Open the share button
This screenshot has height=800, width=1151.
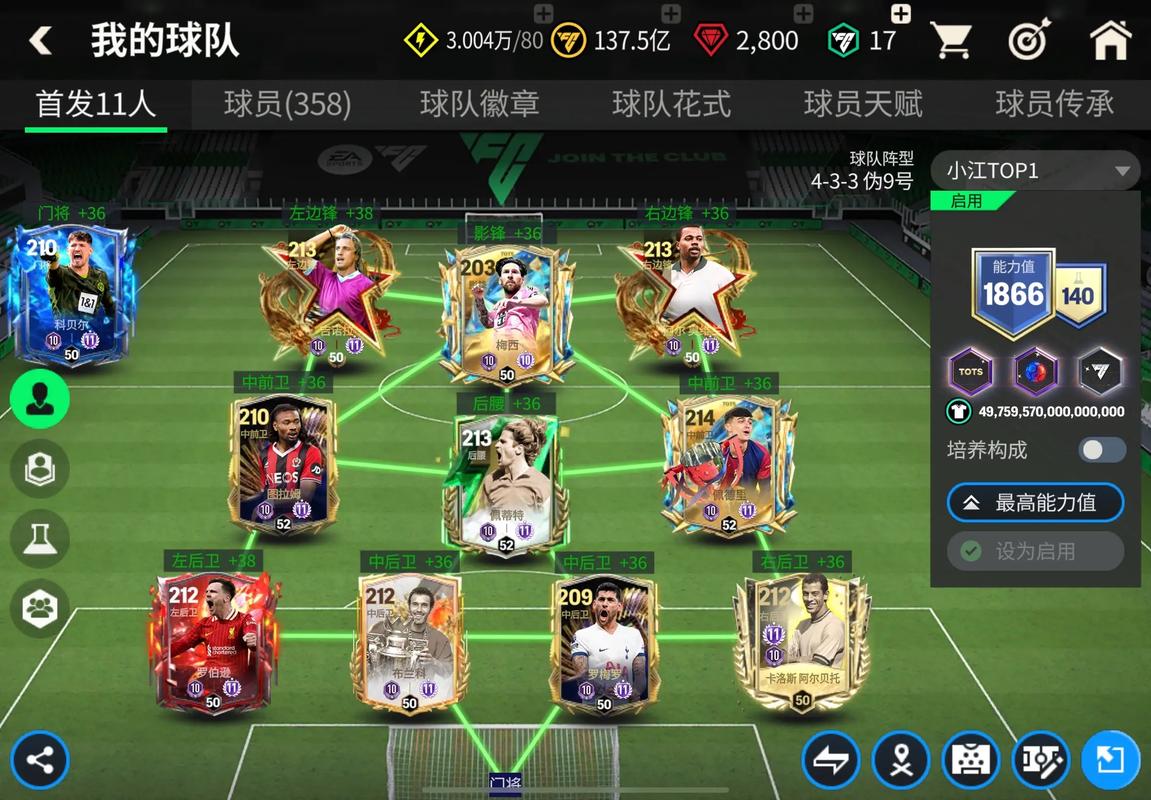click(x=40, y=760)
